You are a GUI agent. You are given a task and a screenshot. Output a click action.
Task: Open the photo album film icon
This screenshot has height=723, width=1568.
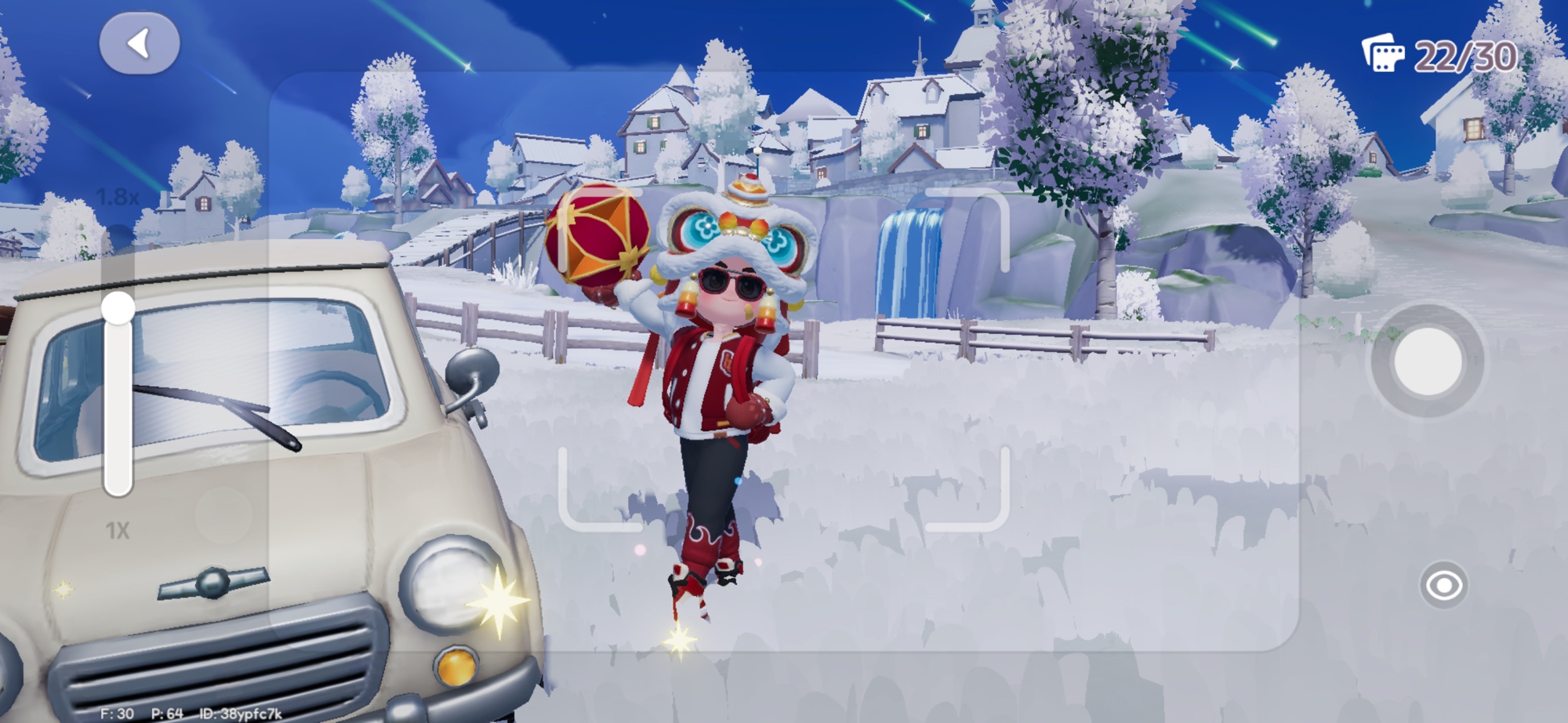(1383, 54)
